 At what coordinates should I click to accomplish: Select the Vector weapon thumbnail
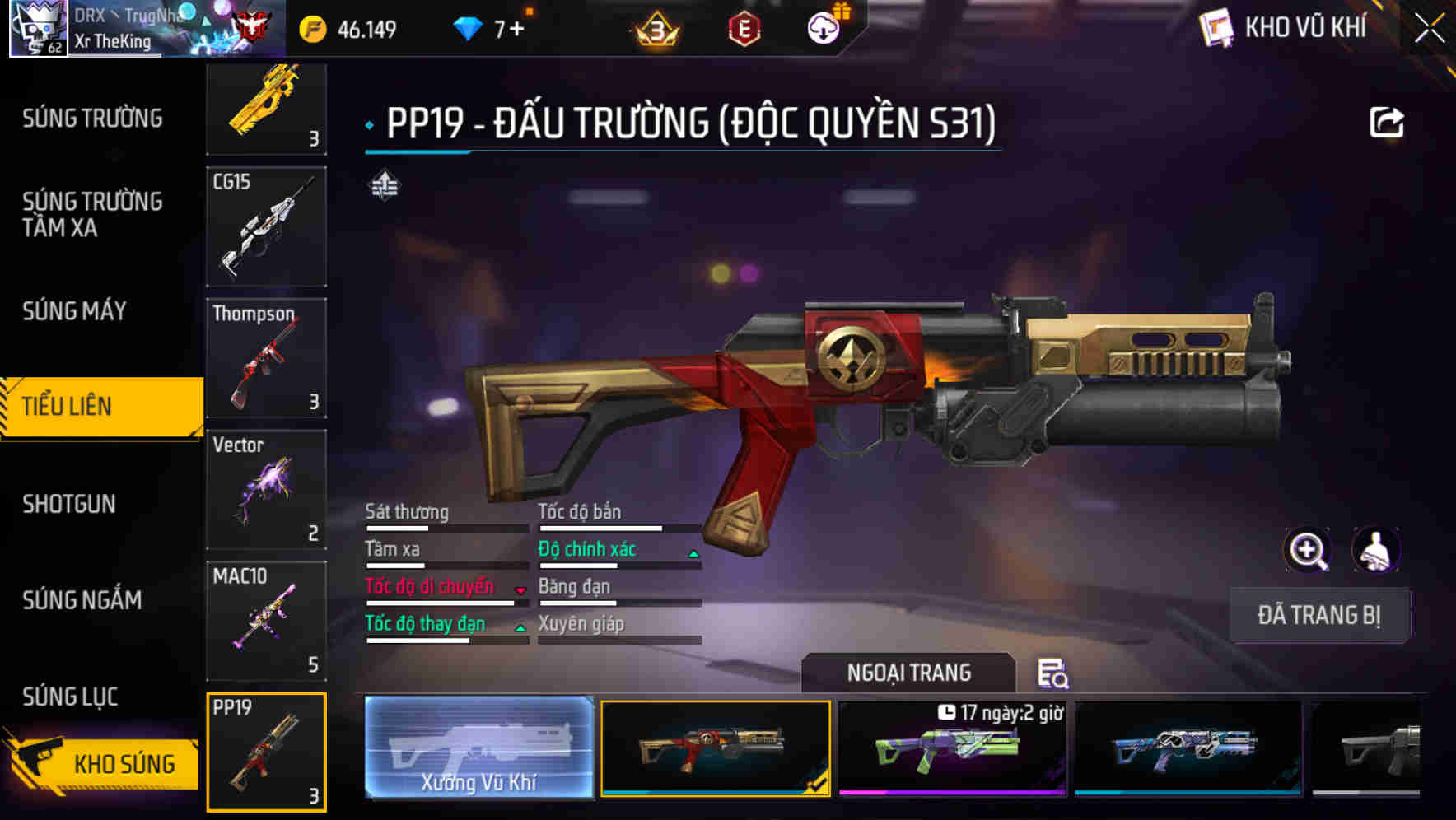[x=266, y=487]
